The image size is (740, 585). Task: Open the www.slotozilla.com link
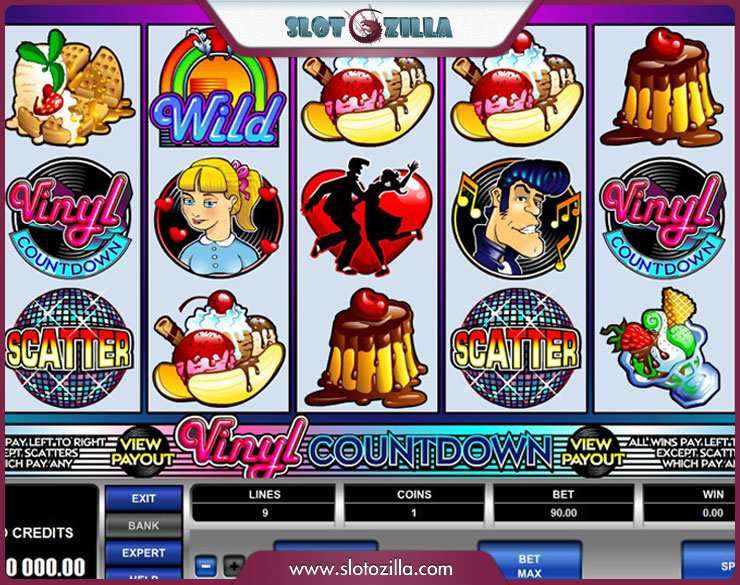coord(371,568)
